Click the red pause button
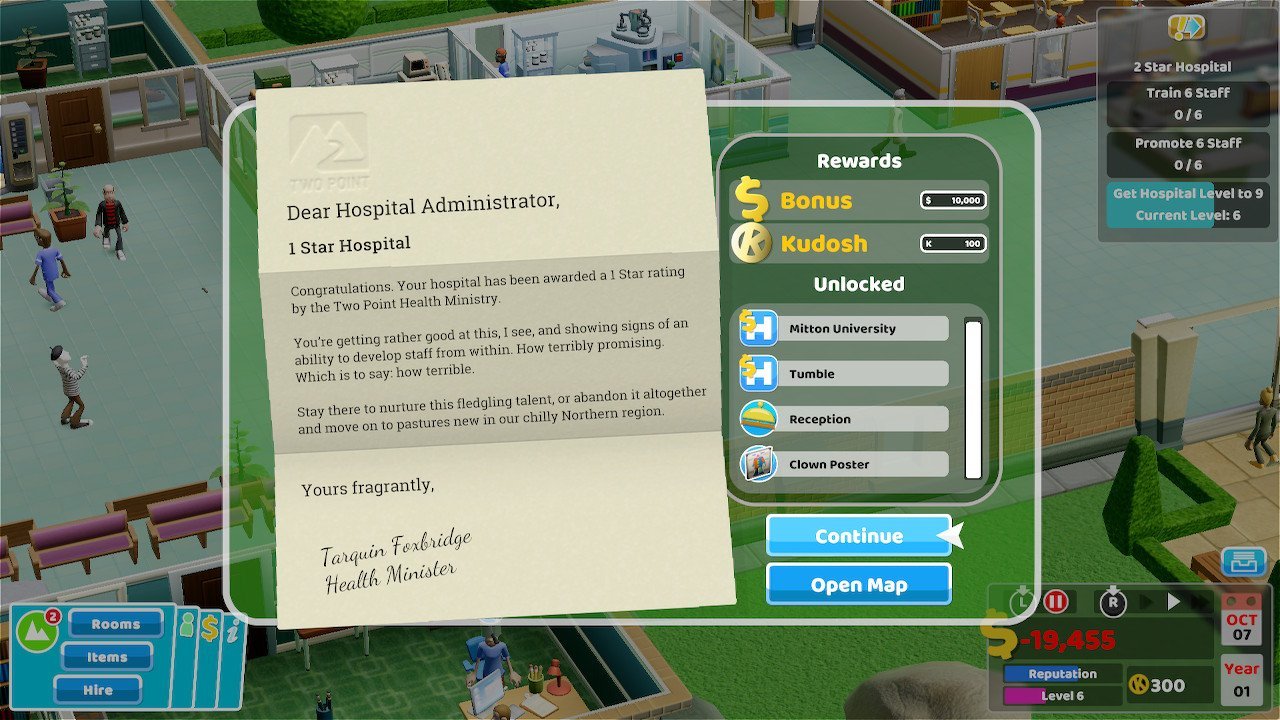This screenshot has width=1280, height=720. coord(1056,602)
